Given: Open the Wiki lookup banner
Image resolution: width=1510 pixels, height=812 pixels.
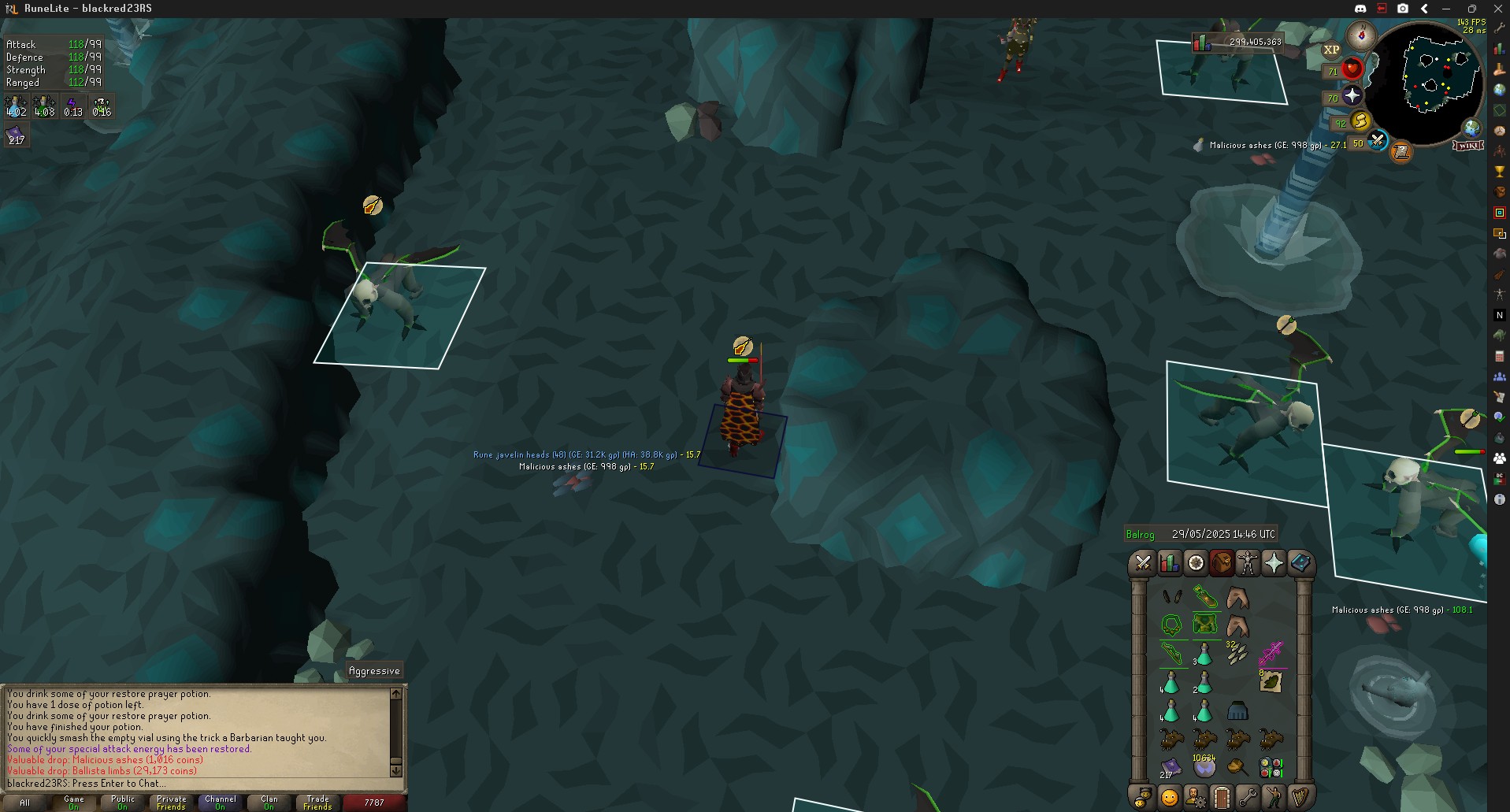Looking at the screenshot, I should (1468, 146).
